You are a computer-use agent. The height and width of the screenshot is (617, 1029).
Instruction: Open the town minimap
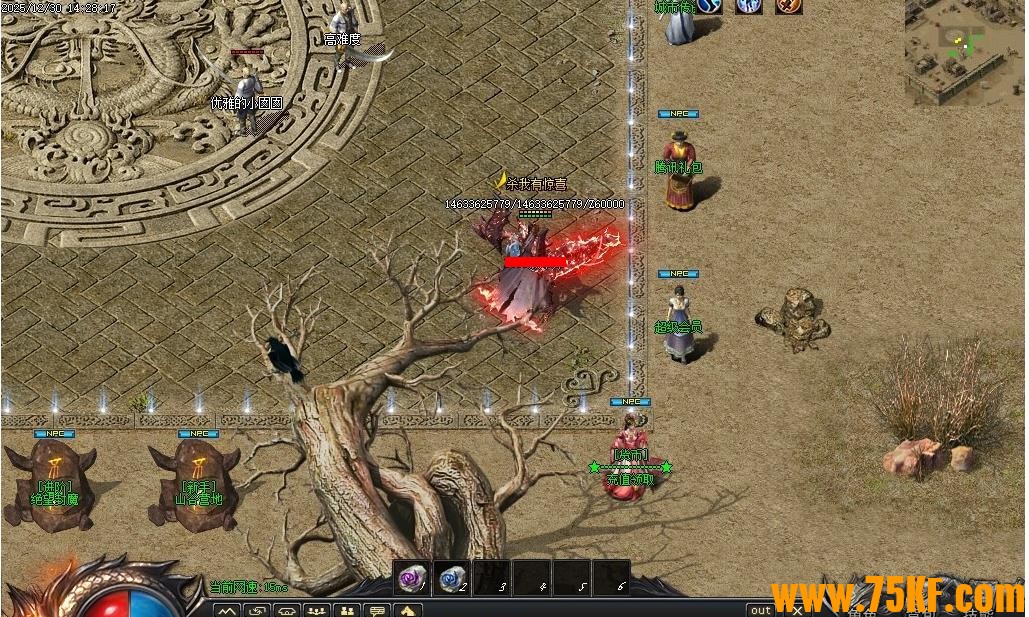pyautogui.click(x=964, y=50)
